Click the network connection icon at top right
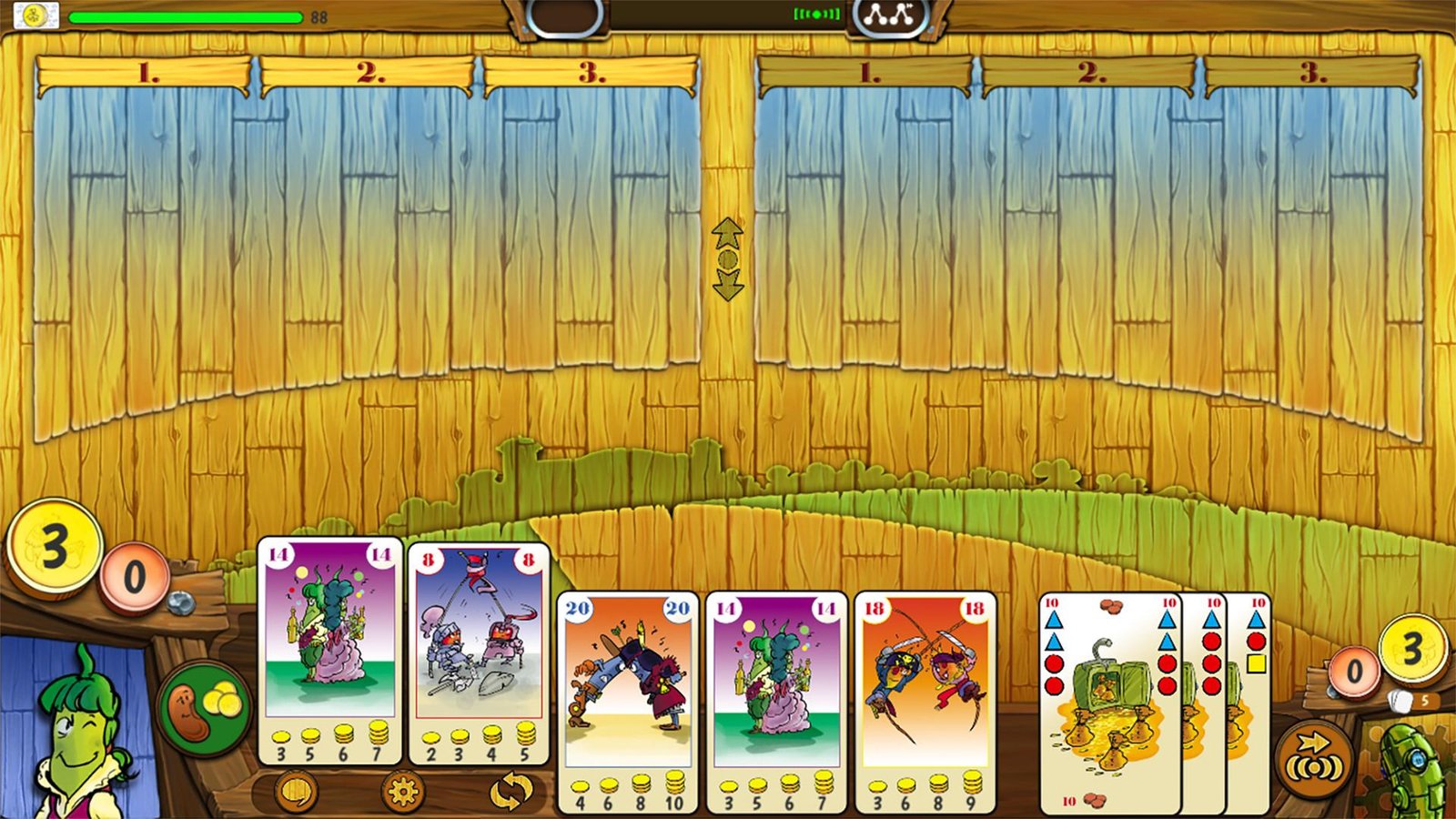The width and height of the screenshot is (1456, 819). click(x=887, y=17)
